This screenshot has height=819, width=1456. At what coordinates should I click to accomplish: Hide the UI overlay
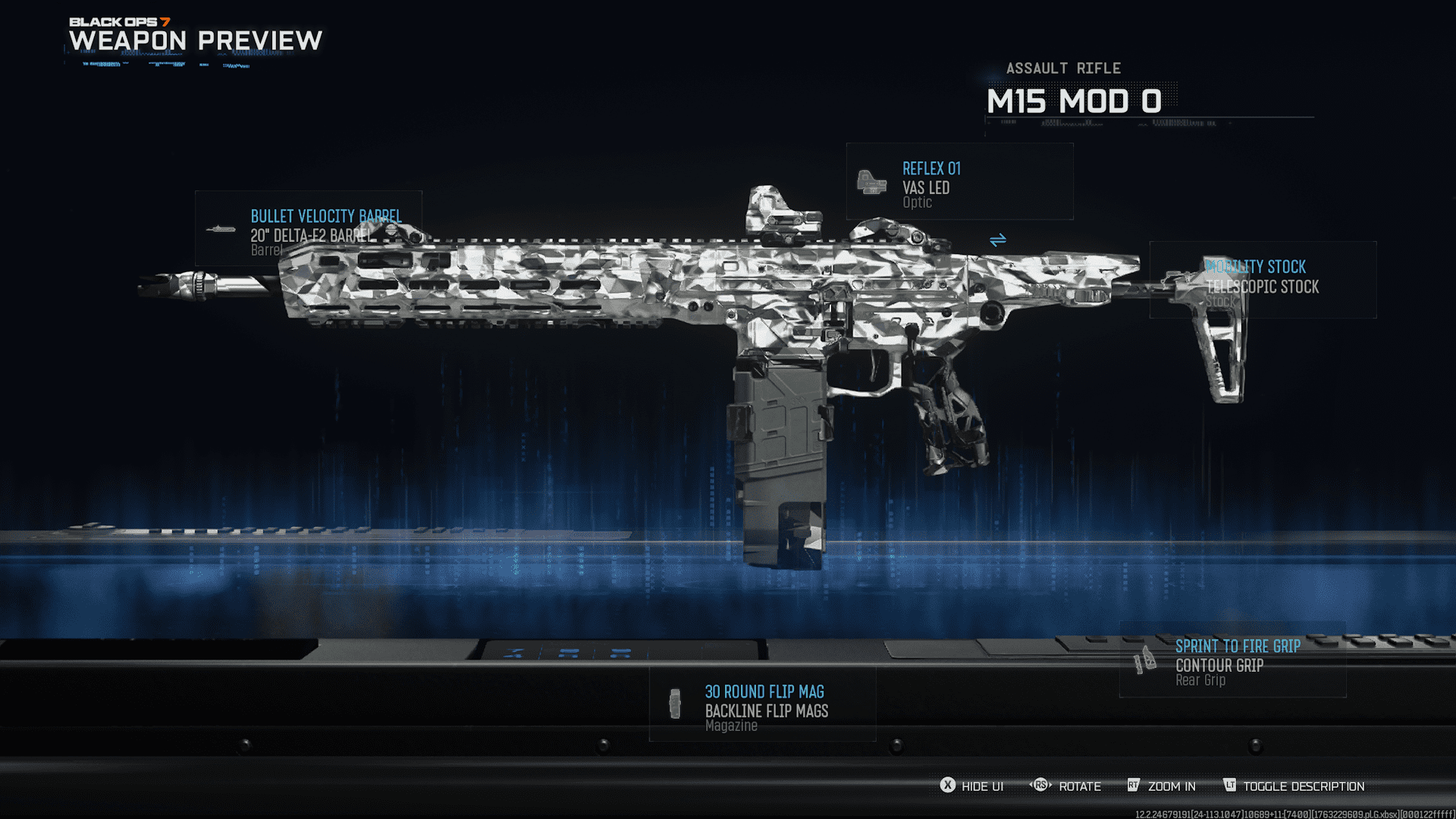pos(972,786)
